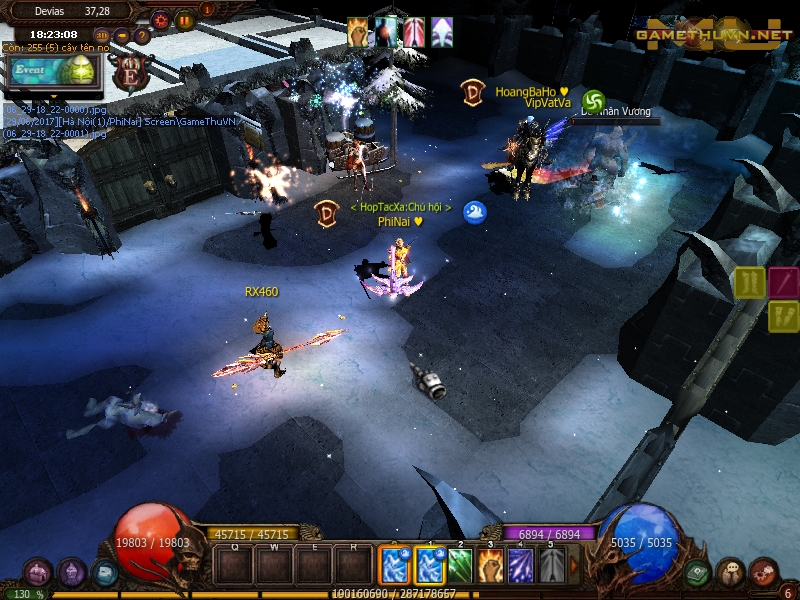Image resolution: width=800 pixels, height=600 pixels.
Task: Click the yellow gloves durability icon
Action: click(x=784, y=316)
